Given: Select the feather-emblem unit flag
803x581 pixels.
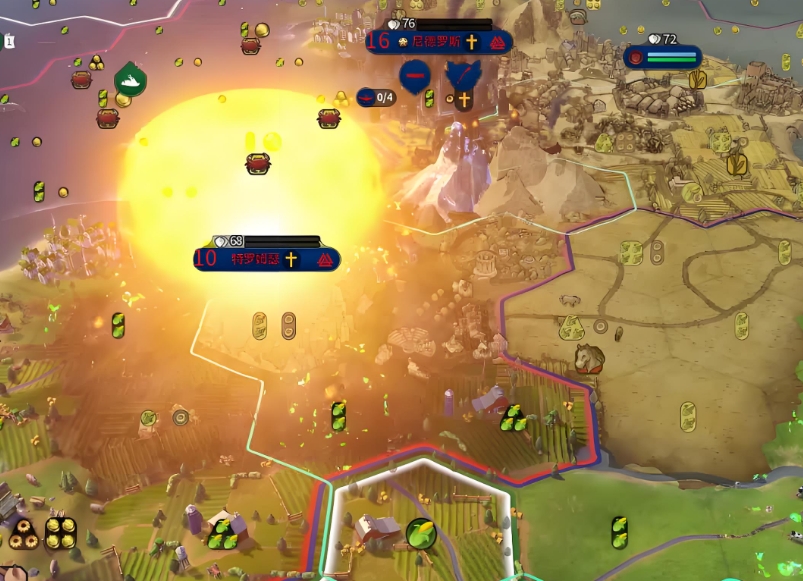Looking at the screenshot, I should (462, 73).
